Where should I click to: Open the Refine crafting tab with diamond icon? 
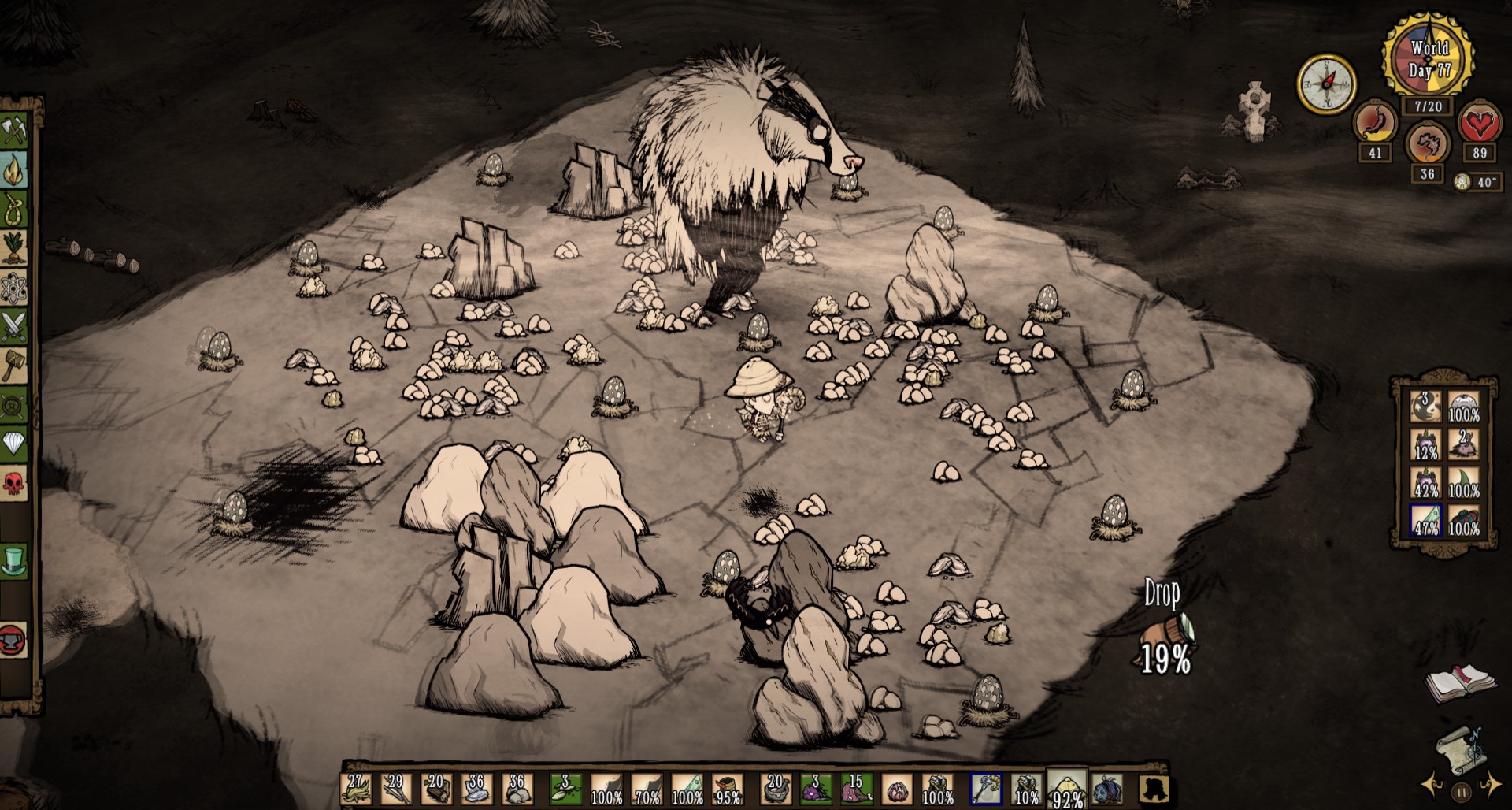[x=14, y=444]
